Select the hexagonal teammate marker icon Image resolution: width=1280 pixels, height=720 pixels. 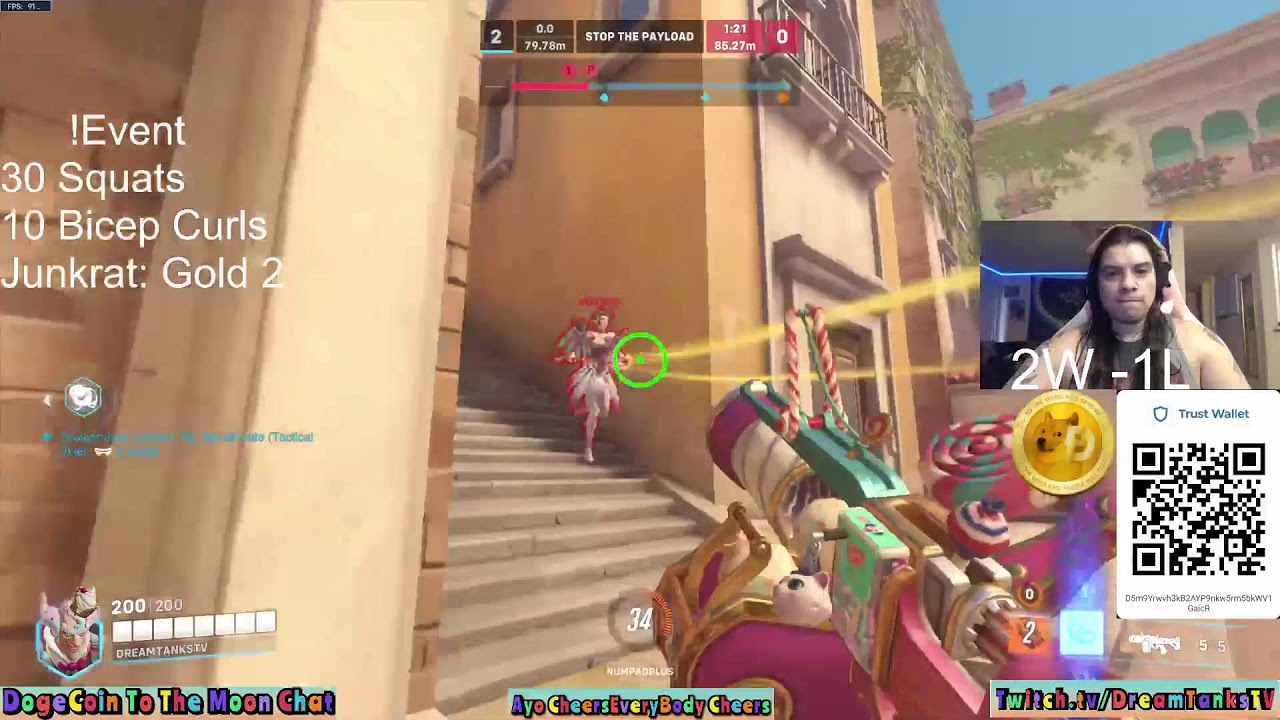point(83,397)
